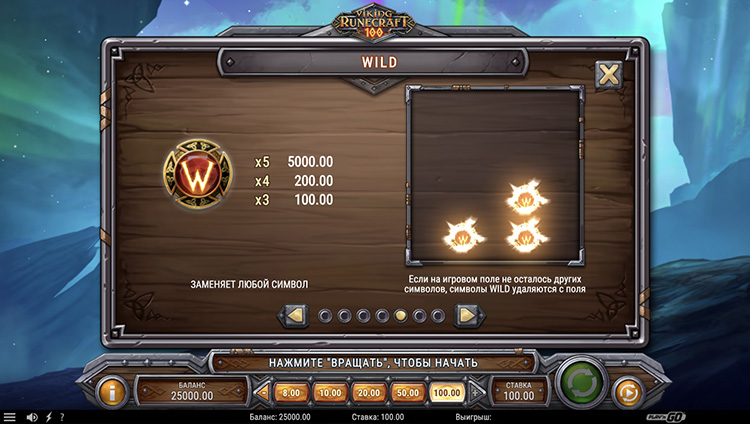
Task: Jump to the first paytable page dot
Action: point(325,316)
